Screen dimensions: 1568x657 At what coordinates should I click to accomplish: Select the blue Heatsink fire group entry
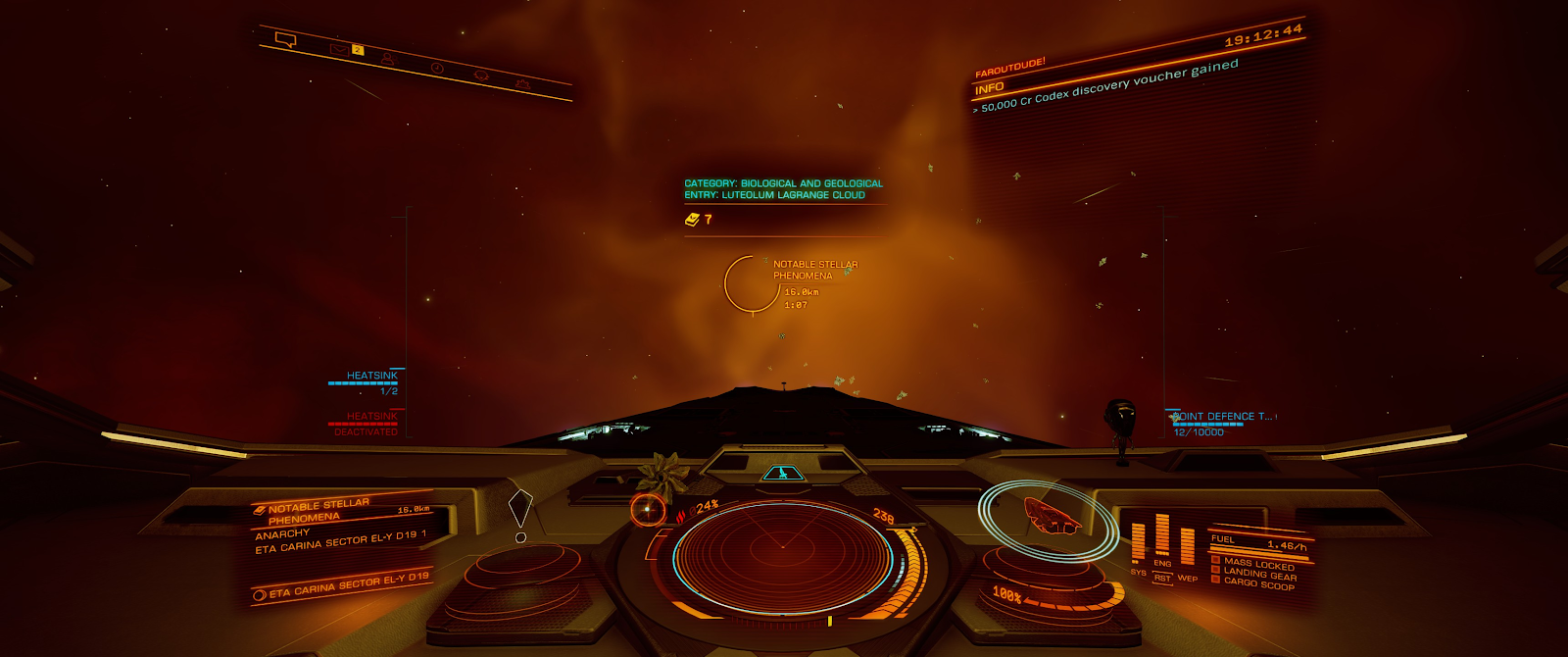pos(368,381)
